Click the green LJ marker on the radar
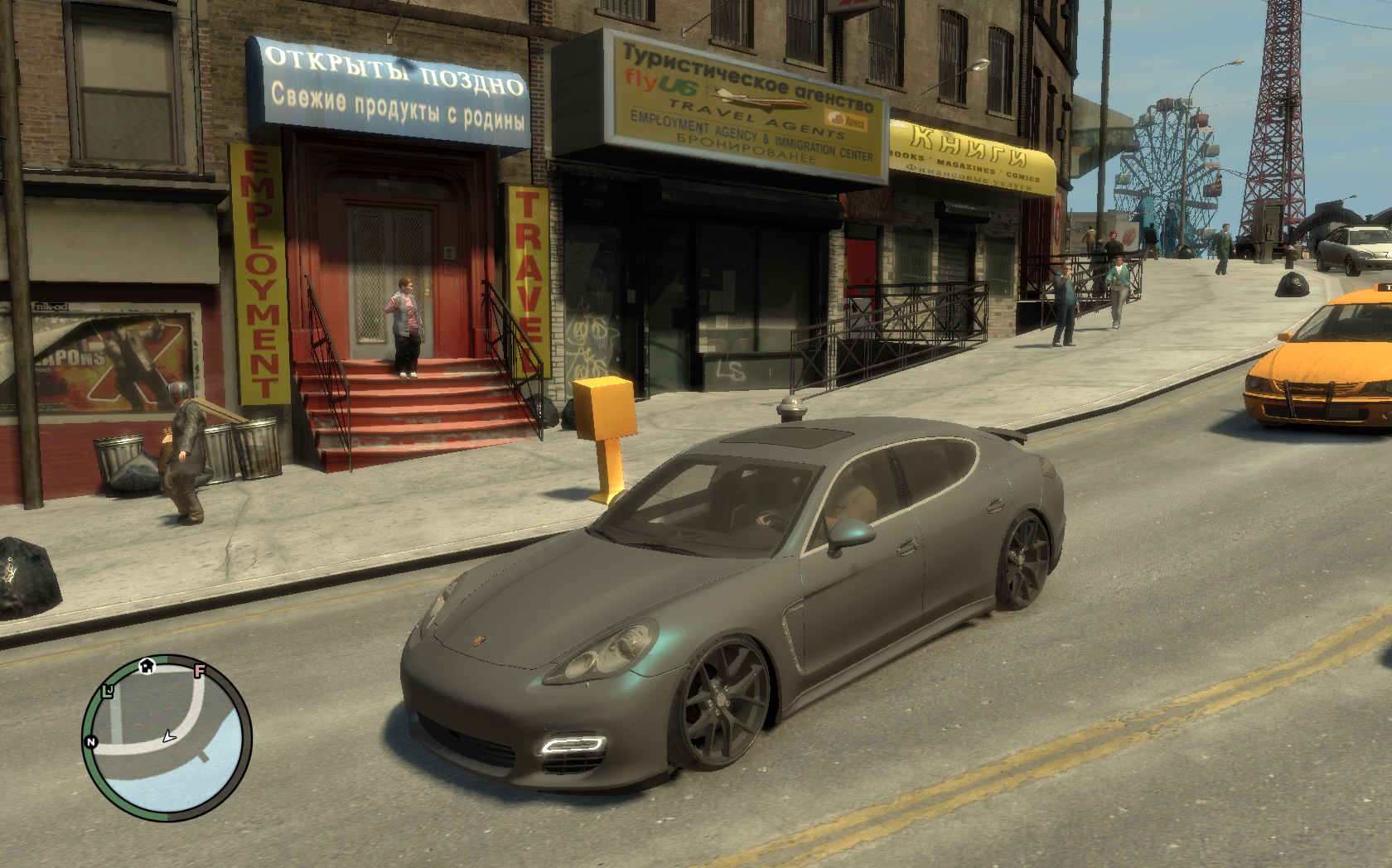 tap(108, 692)
